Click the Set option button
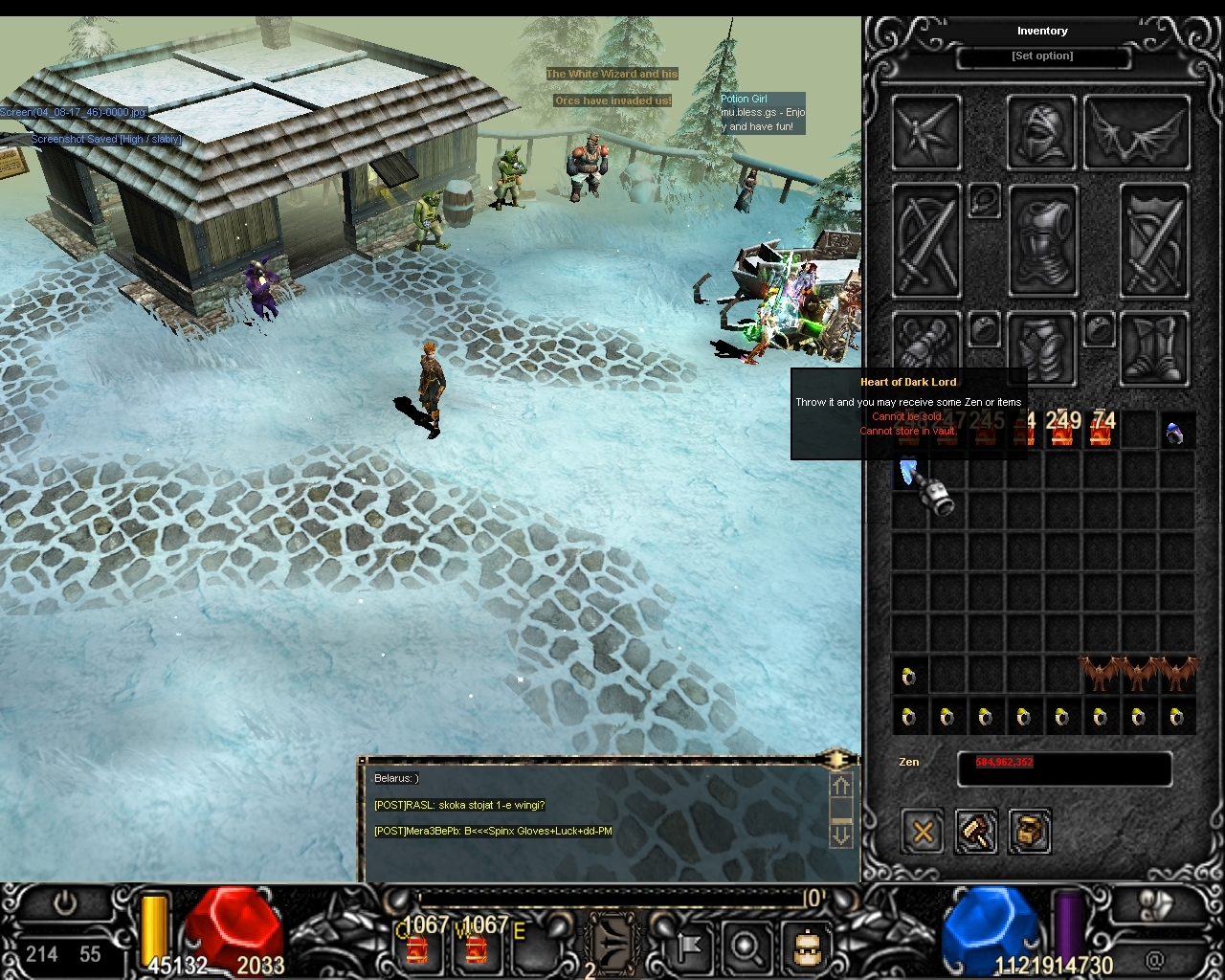1225x980 pixels. click(1042, 56)
